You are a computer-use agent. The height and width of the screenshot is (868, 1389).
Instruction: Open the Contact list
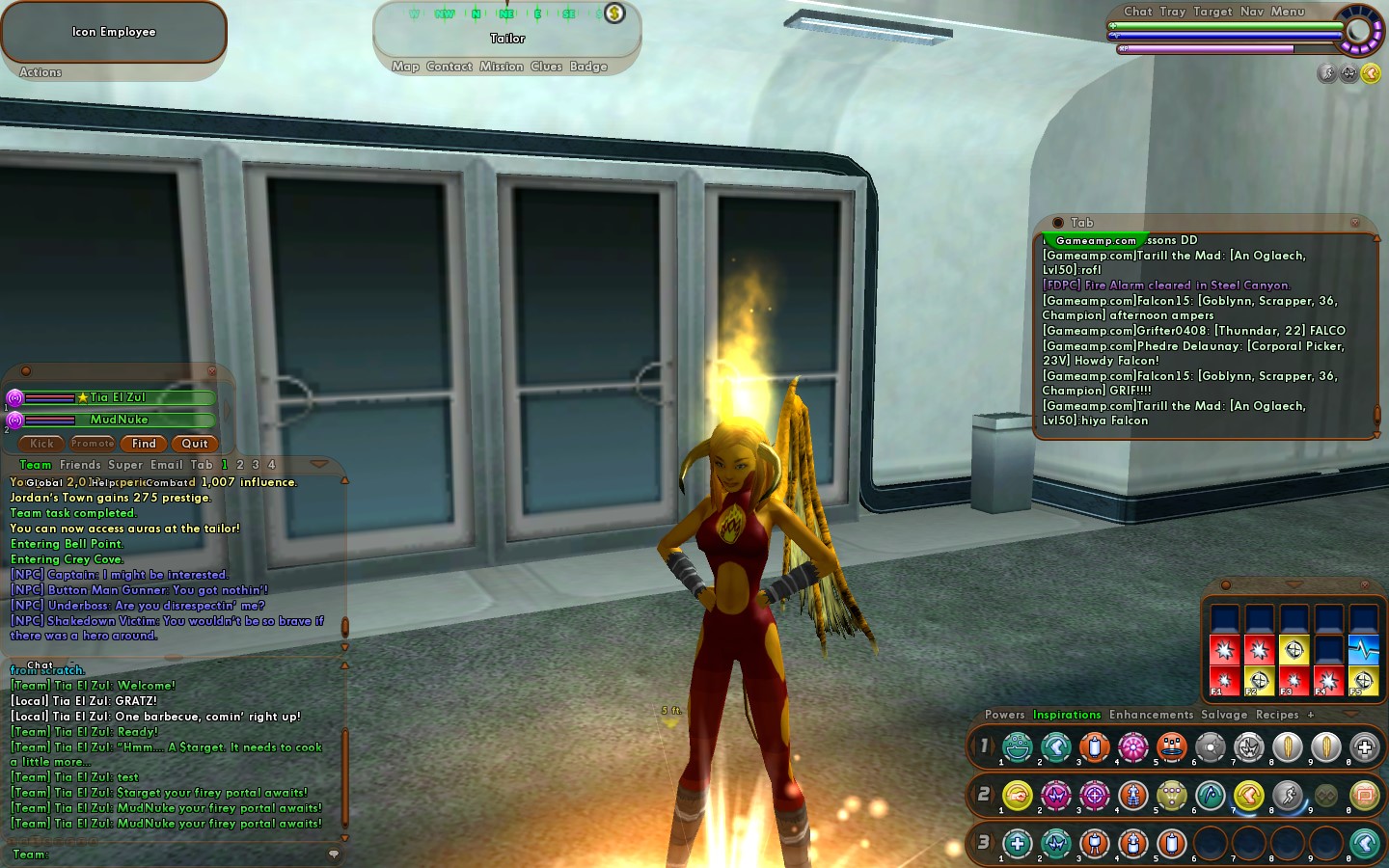(449, 67)
